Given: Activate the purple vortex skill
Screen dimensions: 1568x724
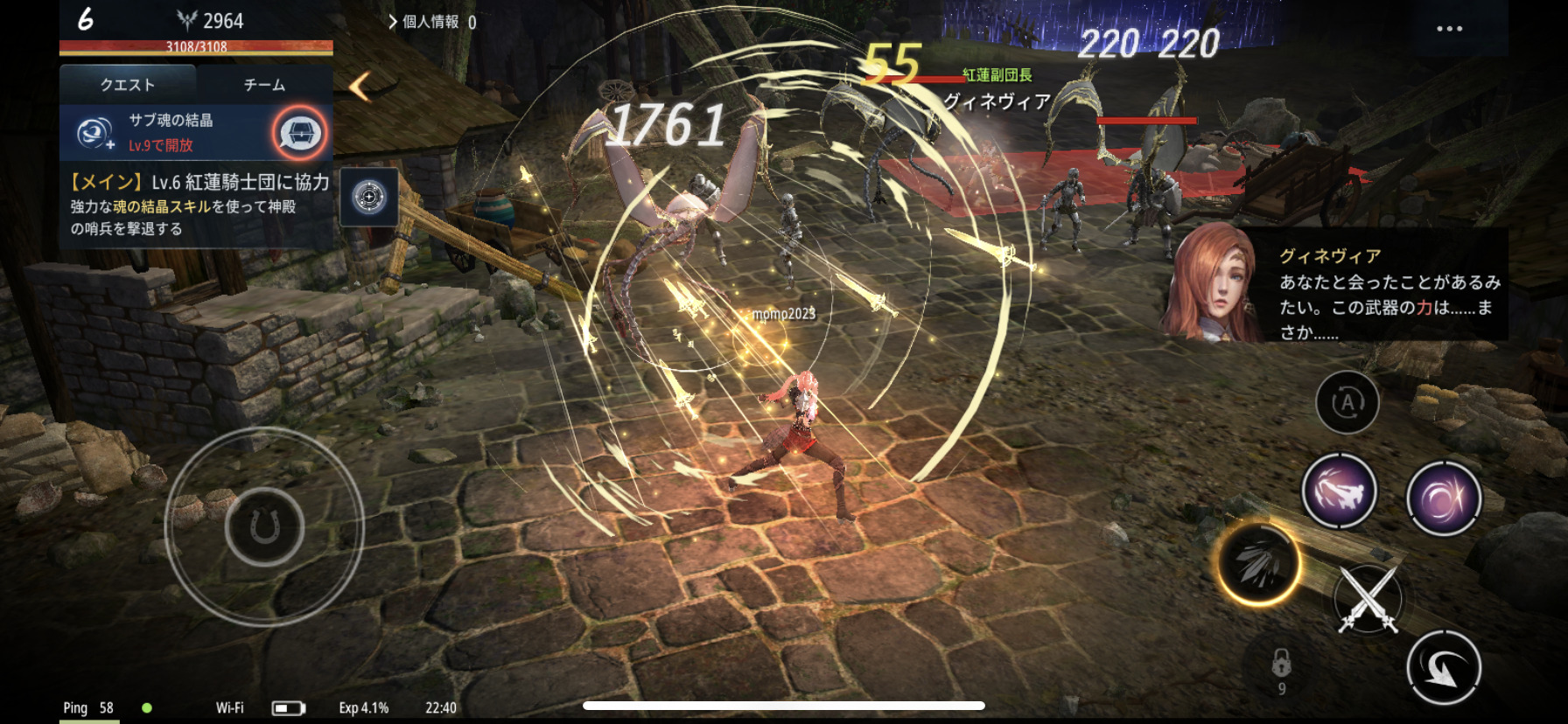Looking at the screenshot, I should [x=1444, y=498].
